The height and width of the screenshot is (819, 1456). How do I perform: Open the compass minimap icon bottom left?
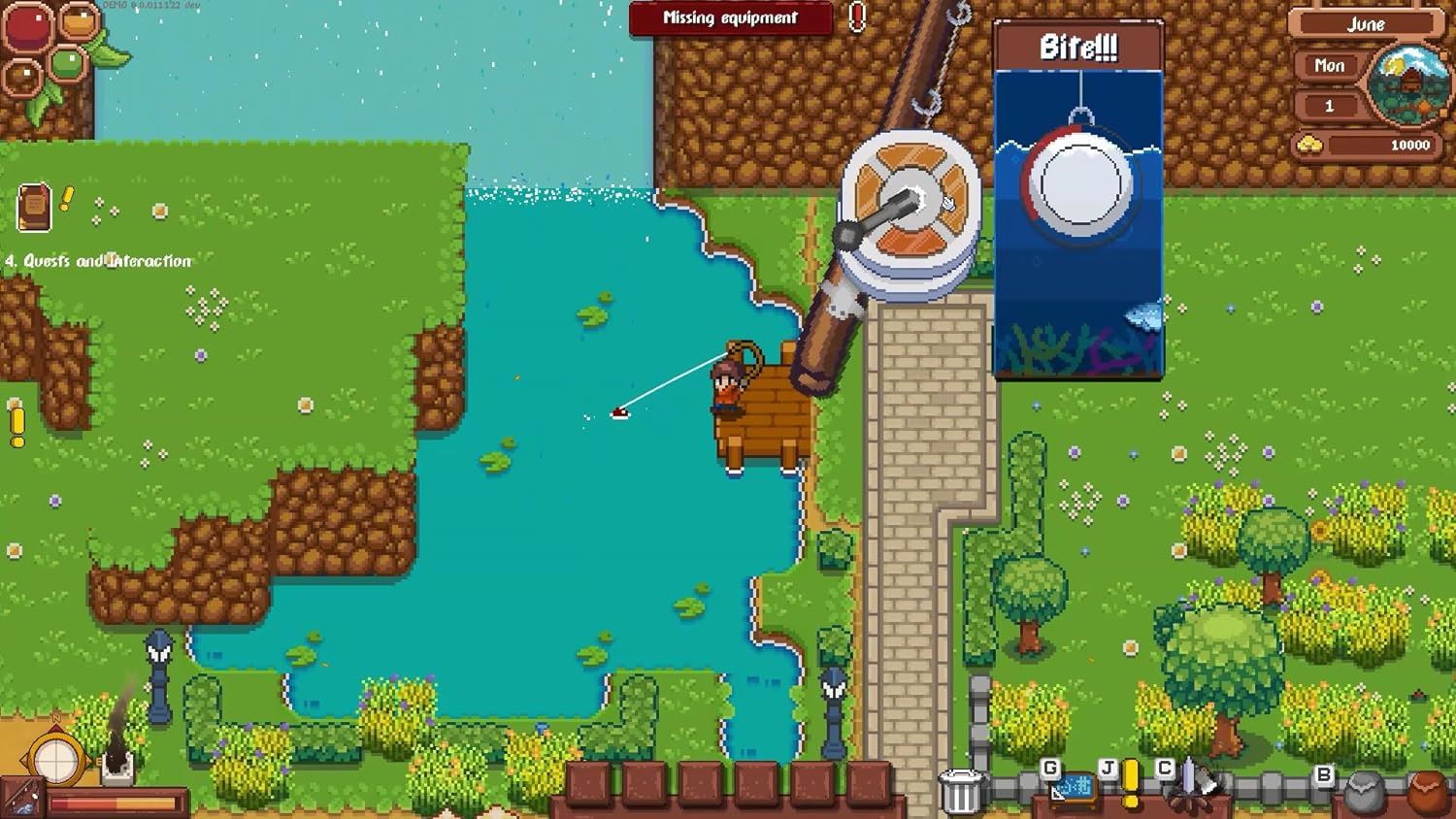tap(55, 760)
